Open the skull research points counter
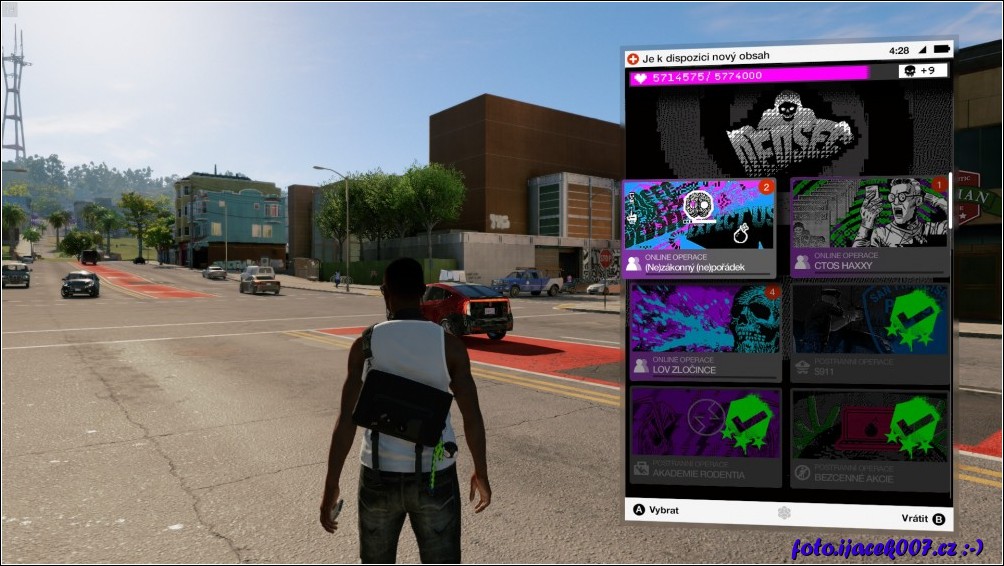1004x566 pixels. [x=922, y=71]
